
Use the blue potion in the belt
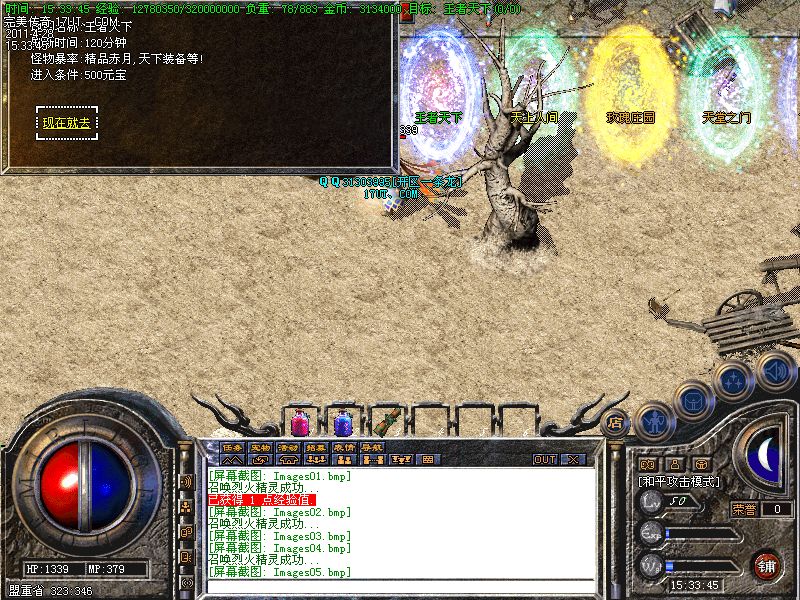(343, 423)
